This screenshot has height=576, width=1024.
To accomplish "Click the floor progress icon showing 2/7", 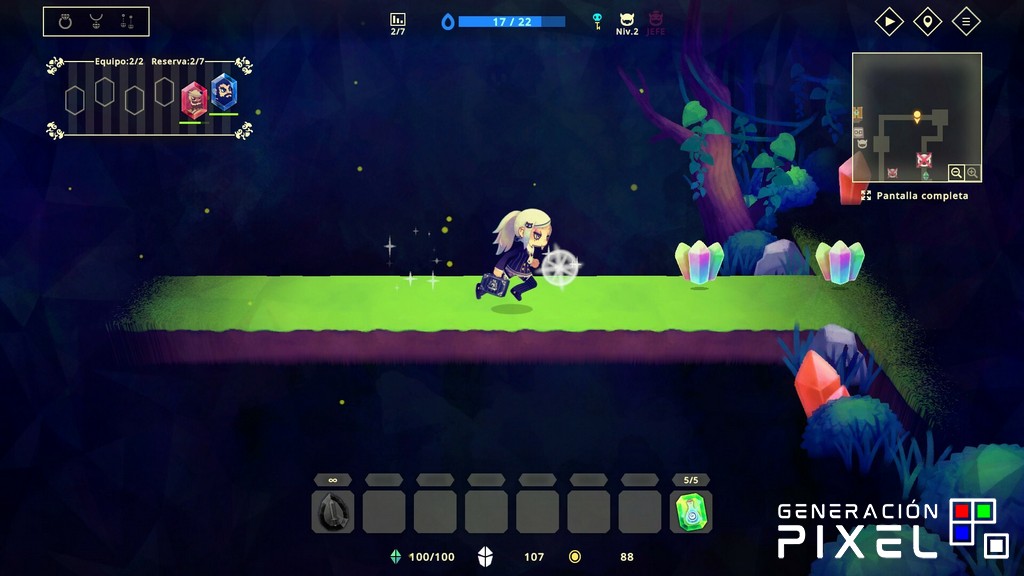I will pos(398,20).
